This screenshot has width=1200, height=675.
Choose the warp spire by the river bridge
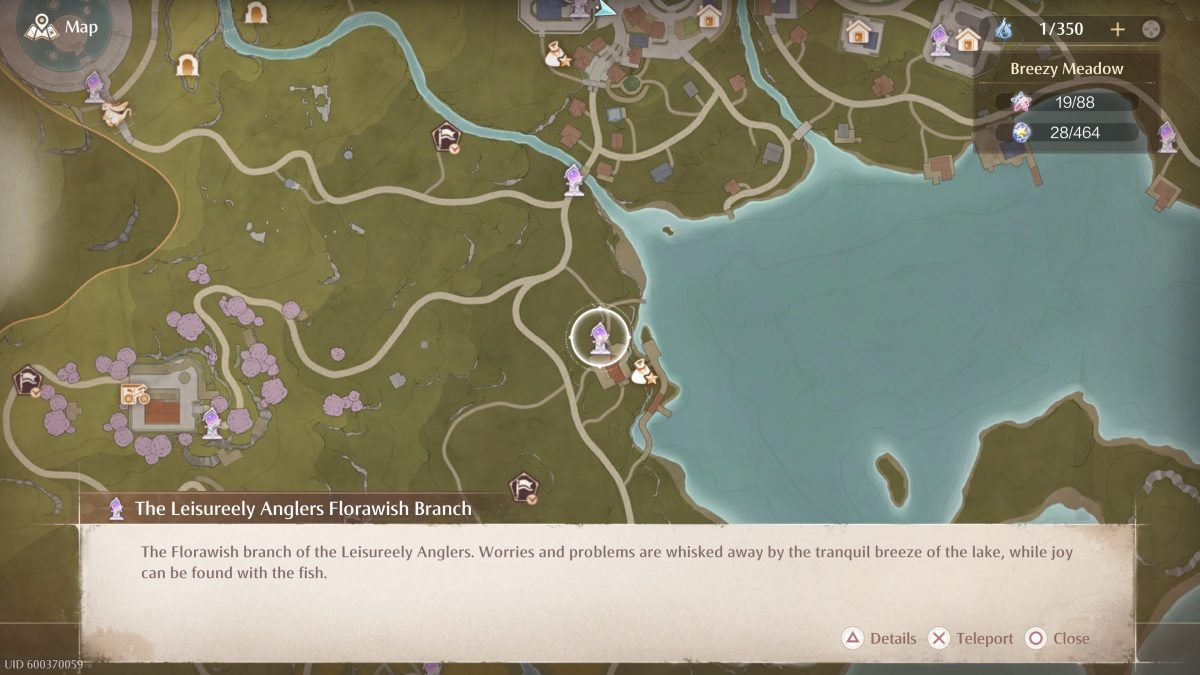[574, 180]
